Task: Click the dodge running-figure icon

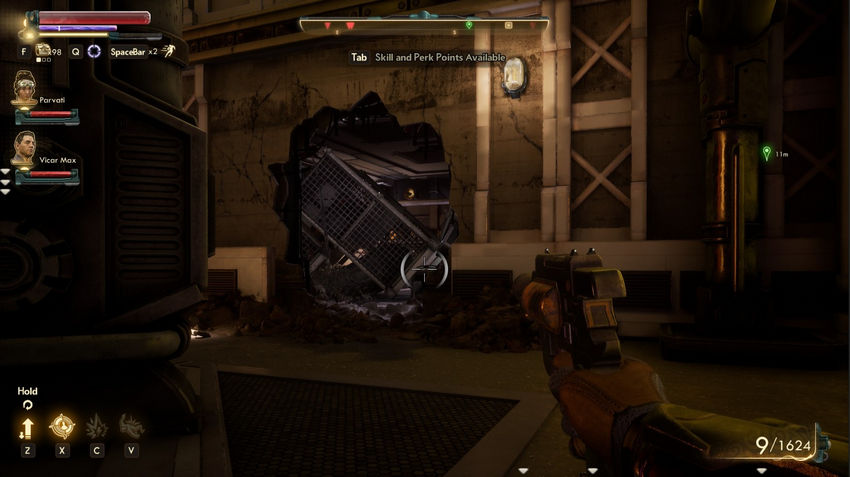Action: (x=169, y=51)
